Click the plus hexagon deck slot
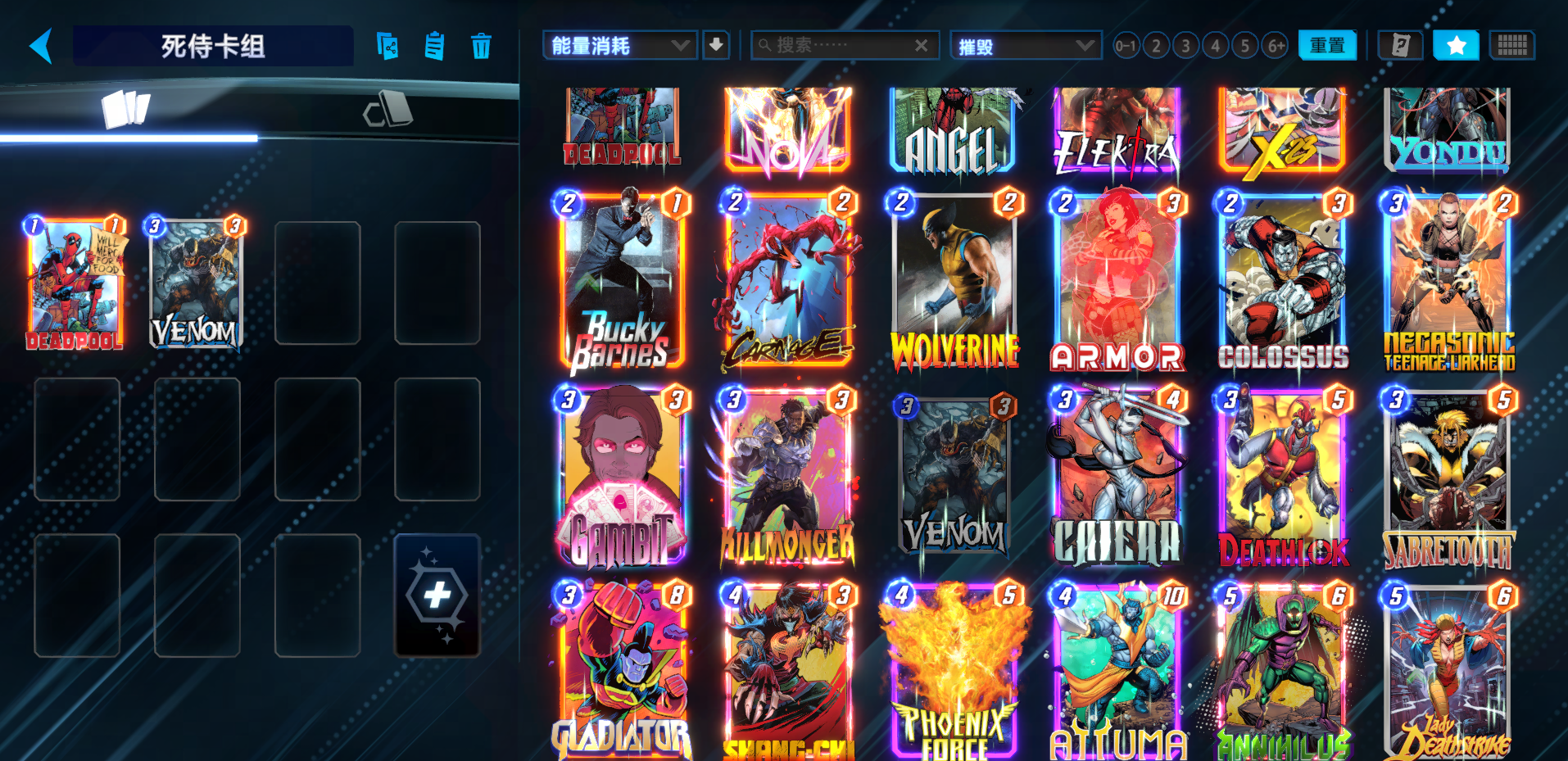 [x=437, y=595]
